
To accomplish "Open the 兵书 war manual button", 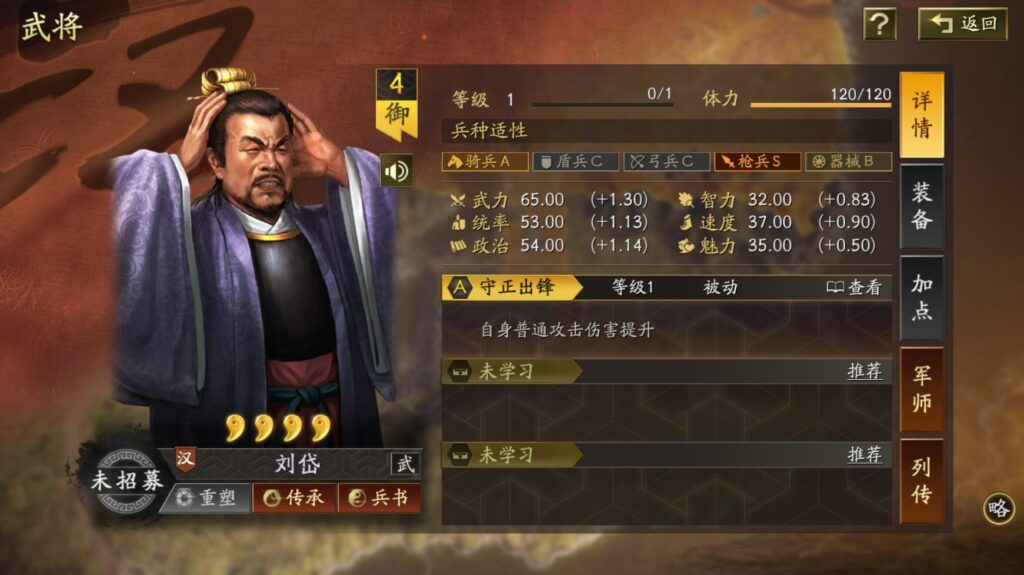I will point(379,498).
